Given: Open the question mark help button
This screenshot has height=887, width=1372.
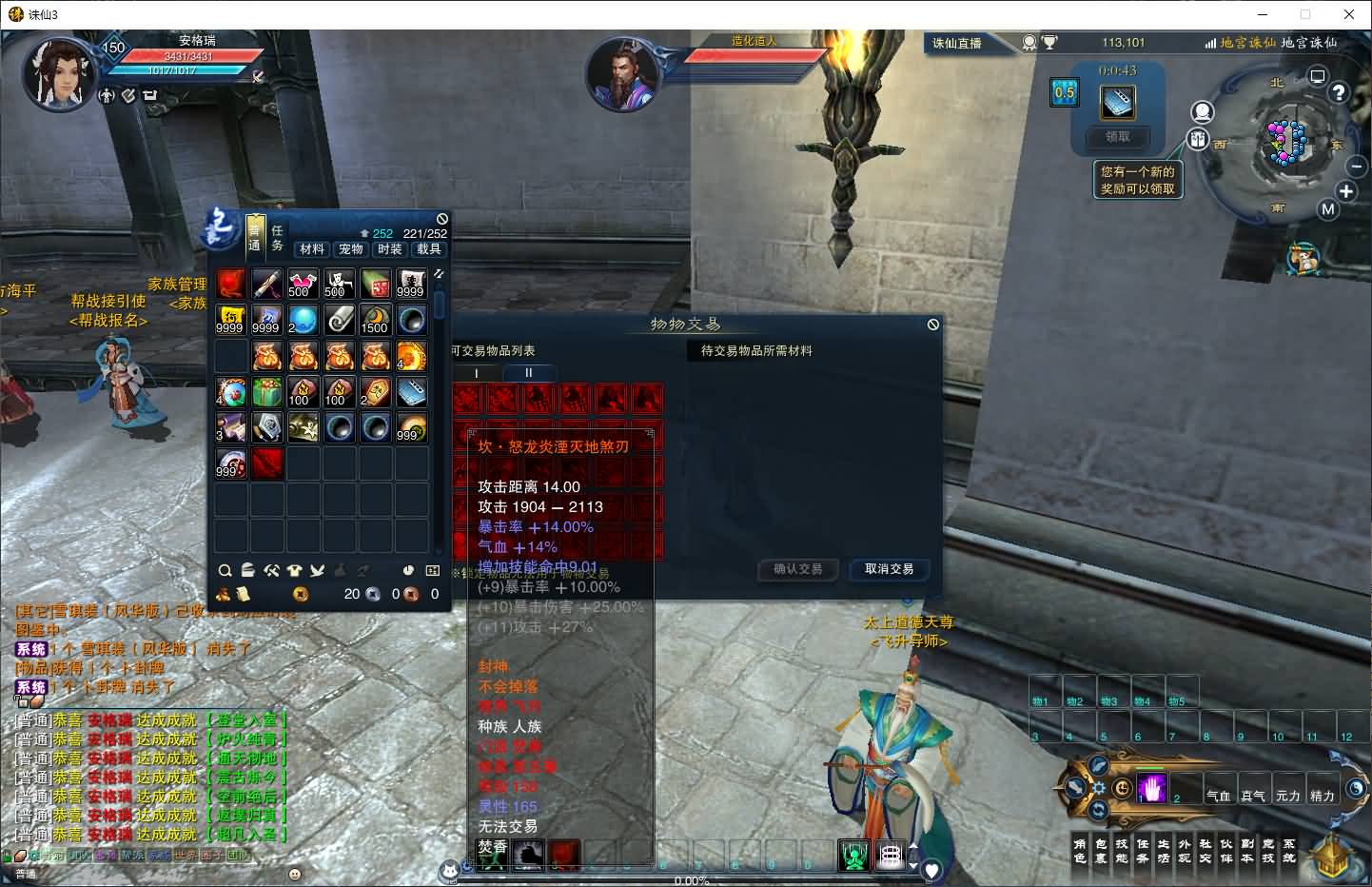Looking at the screenshot, I should pos(1339,92).
